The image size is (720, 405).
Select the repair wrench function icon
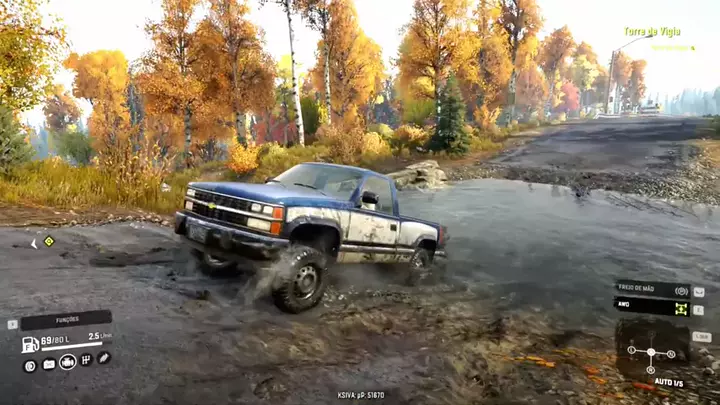(104, 357)
